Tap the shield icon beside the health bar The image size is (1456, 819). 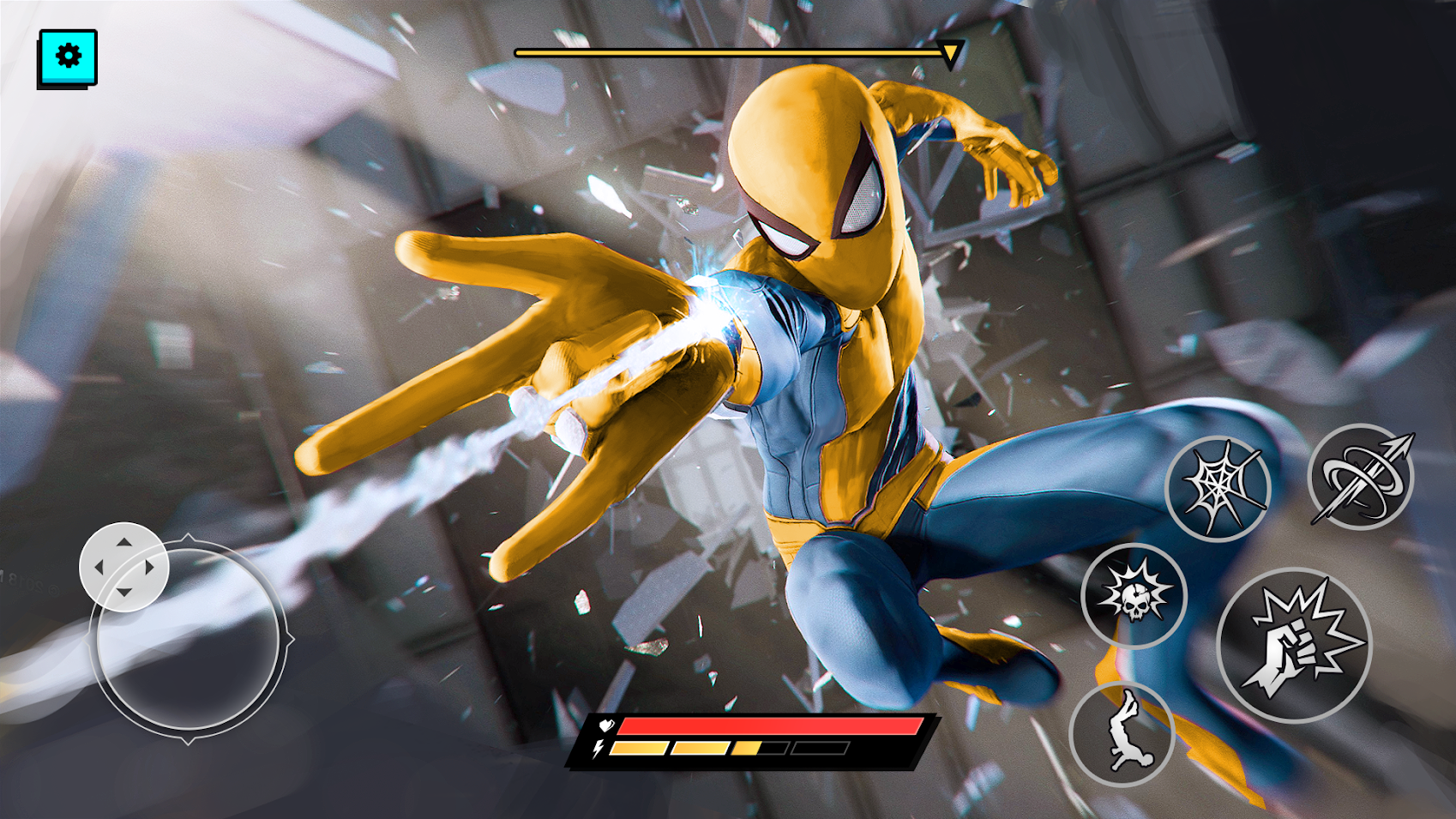[605, 725]
